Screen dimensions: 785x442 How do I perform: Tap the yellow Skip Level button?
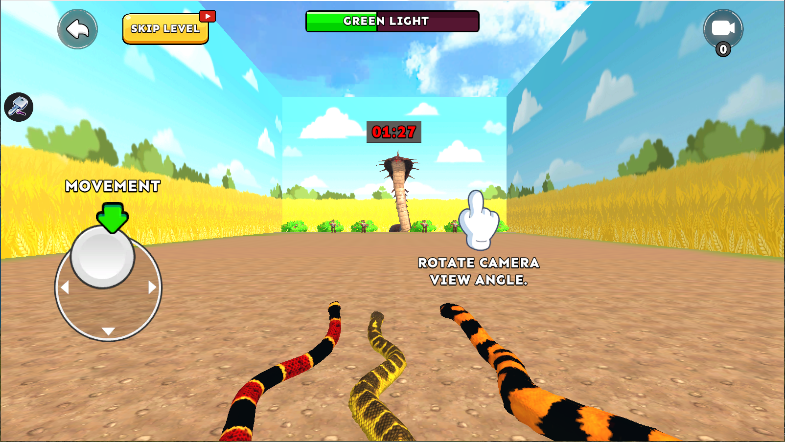coord(166,29)
